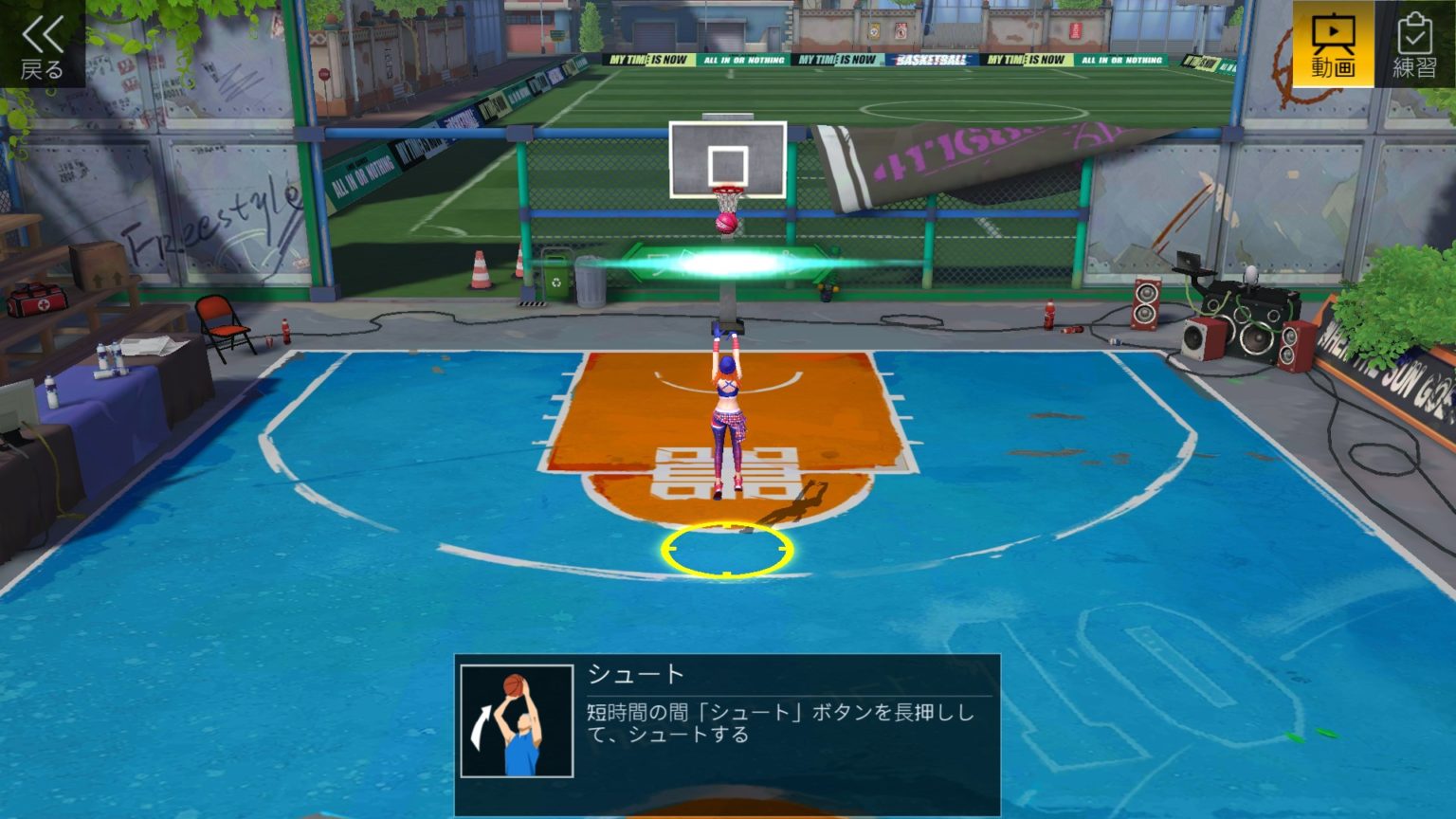Toggle the yellow shooting spot marker
This screenshot has width=1456, height=819.
pyautogui.click(x=725, y=548)
